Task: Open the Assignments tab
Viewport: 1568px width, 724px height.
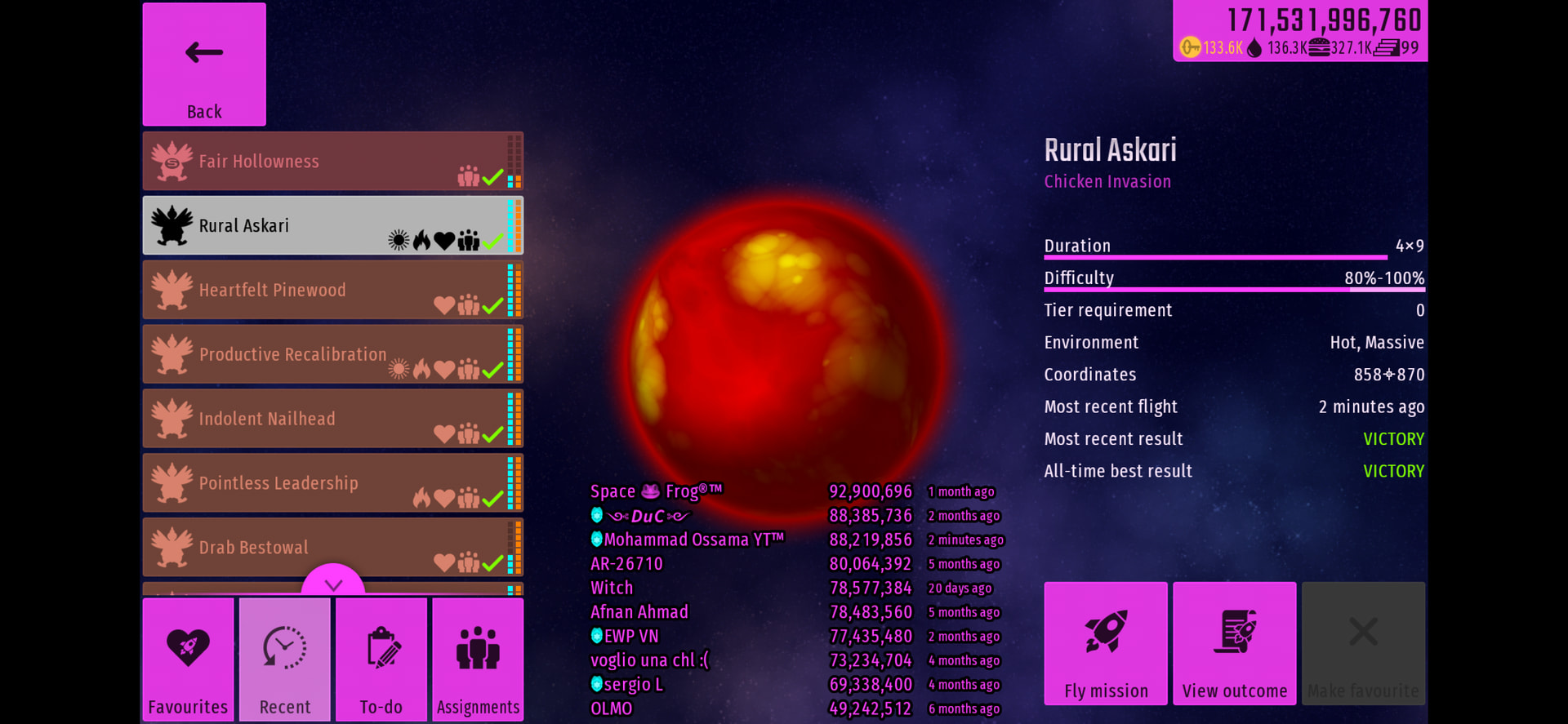Action: (x=478, y=660)
